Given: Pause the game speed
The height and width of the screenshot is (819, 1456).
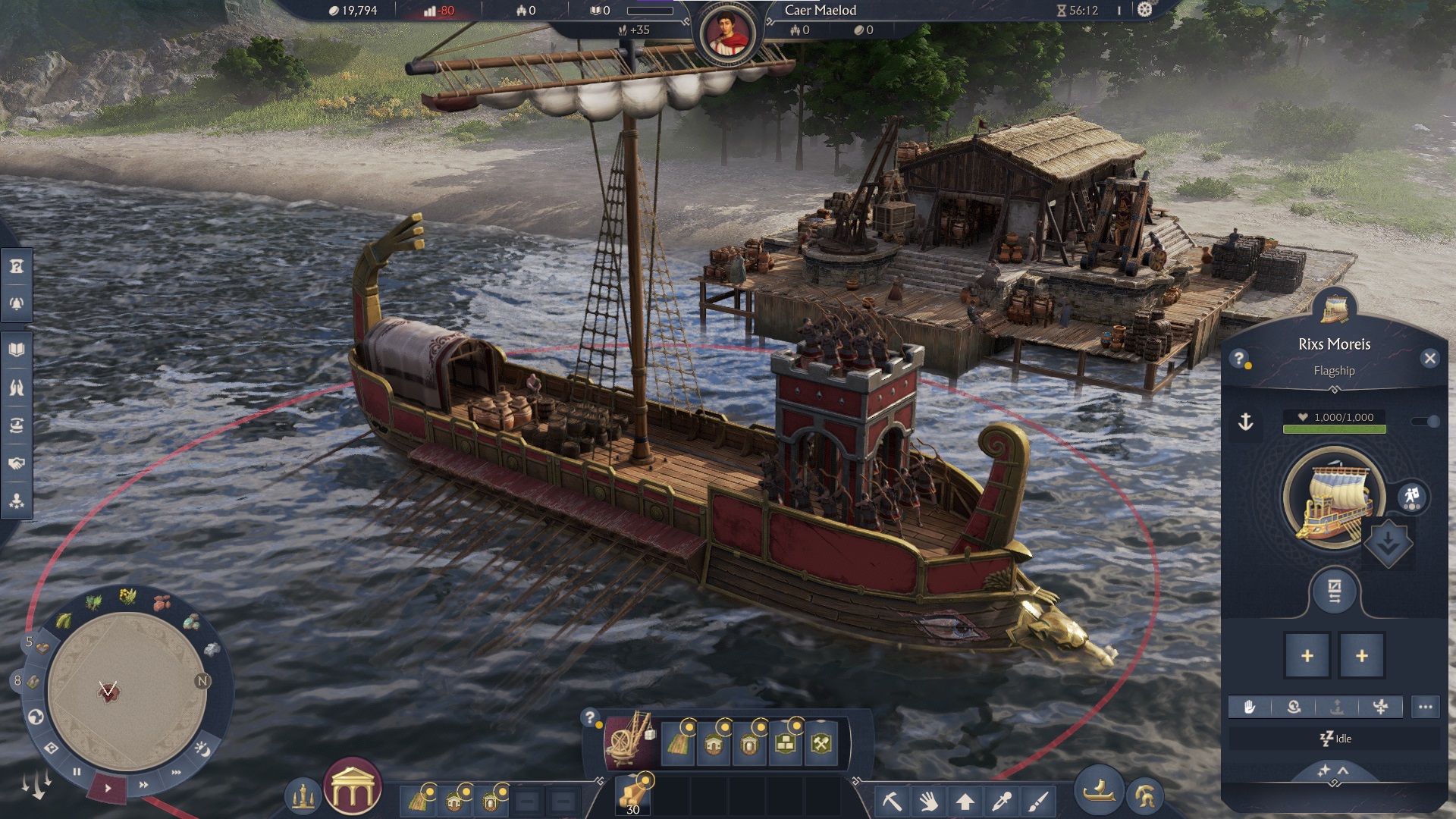Looking at the screenshot, I should [77, 772].
